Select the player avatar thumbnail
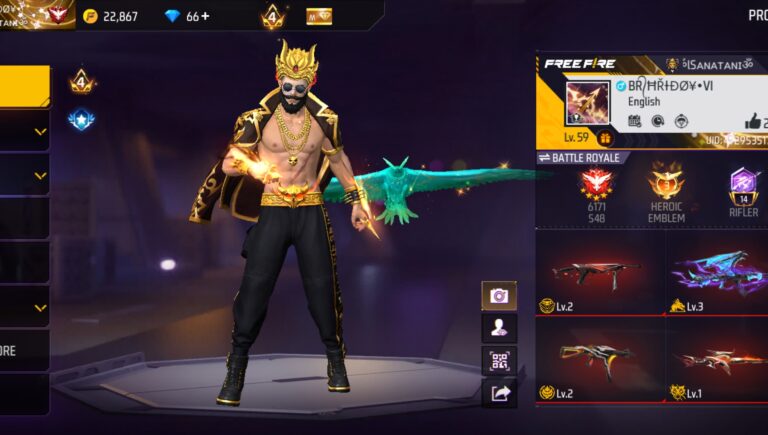The image size is (768, 435). click(587, 102)
